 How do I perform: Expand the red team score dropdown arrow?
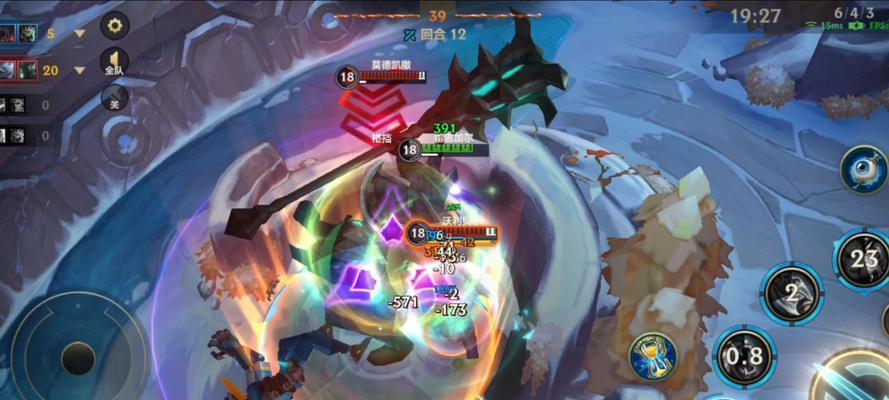point(80,70)
